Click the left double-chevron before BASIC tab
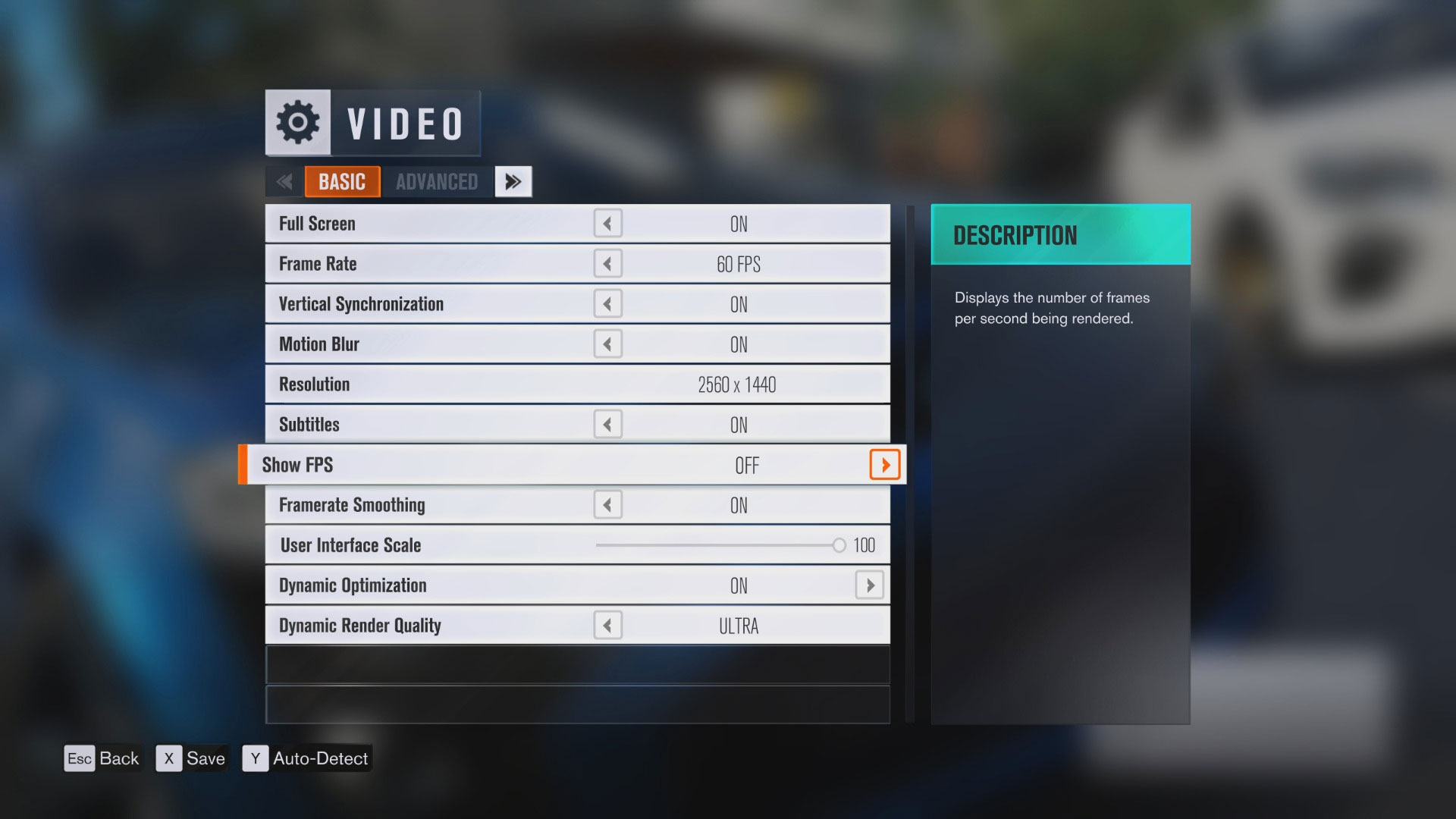The width and height of the screenshot is (1456, 819). point(284,181)
